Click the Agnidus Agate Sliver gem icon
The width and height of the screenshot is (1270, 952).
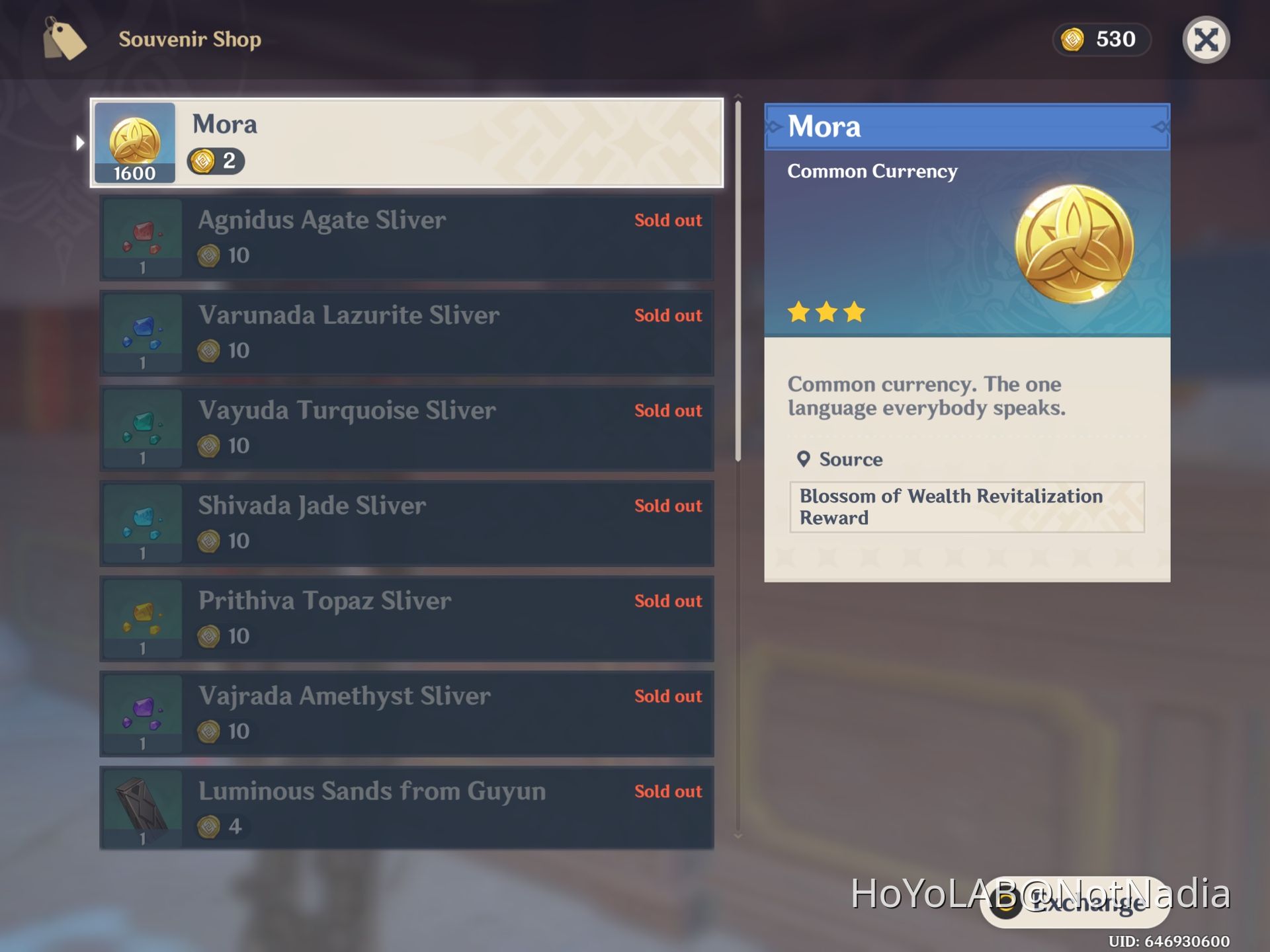pyautogui.click(x=142, y=238)
